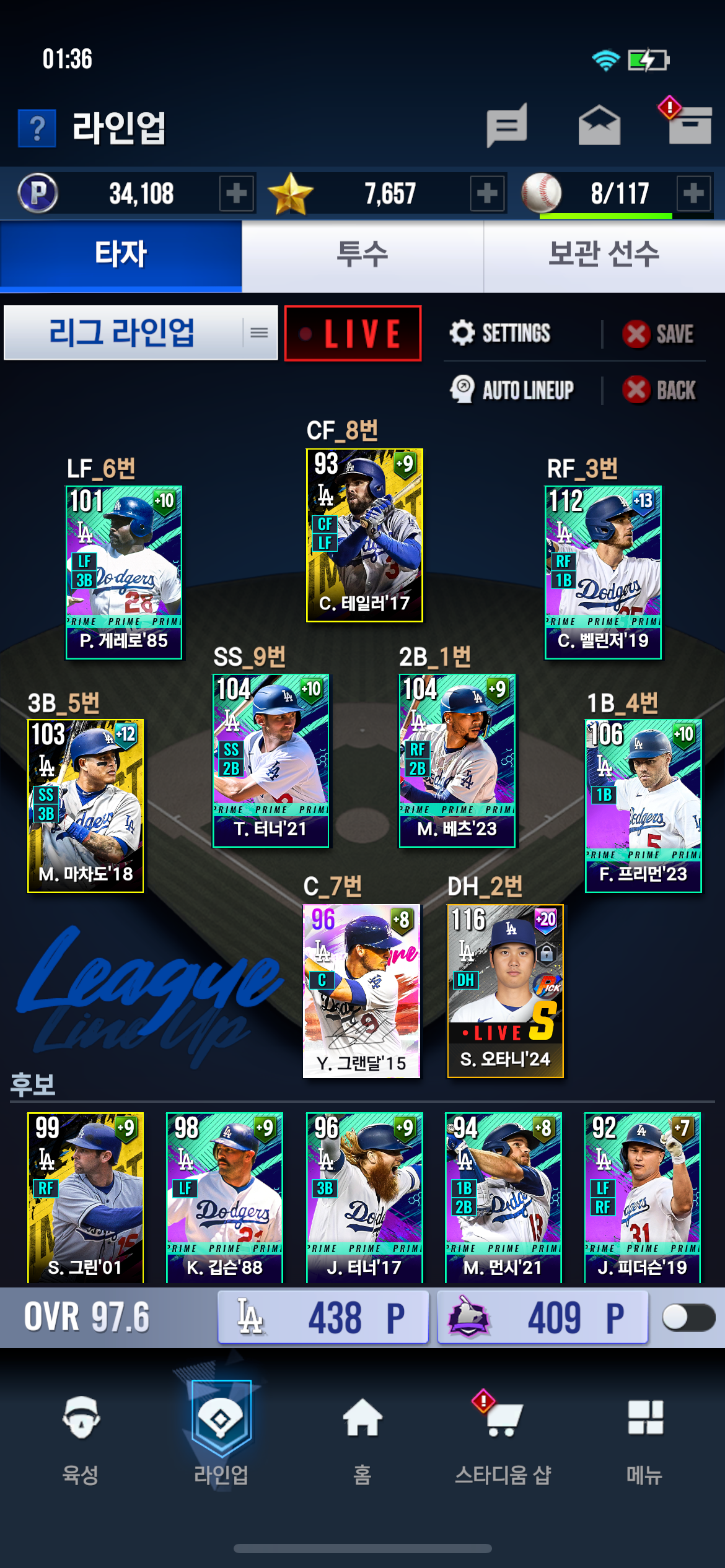Open lineup SETTINGS
The image size is (725, 1568).
(501, 333)
